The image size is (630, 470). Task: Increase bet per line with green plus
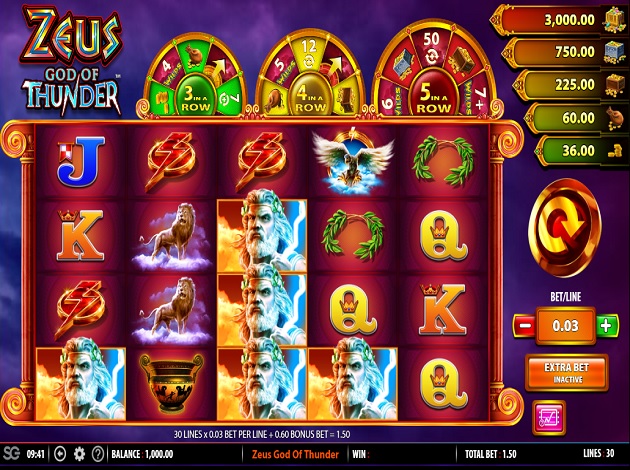tap(606, 326)
